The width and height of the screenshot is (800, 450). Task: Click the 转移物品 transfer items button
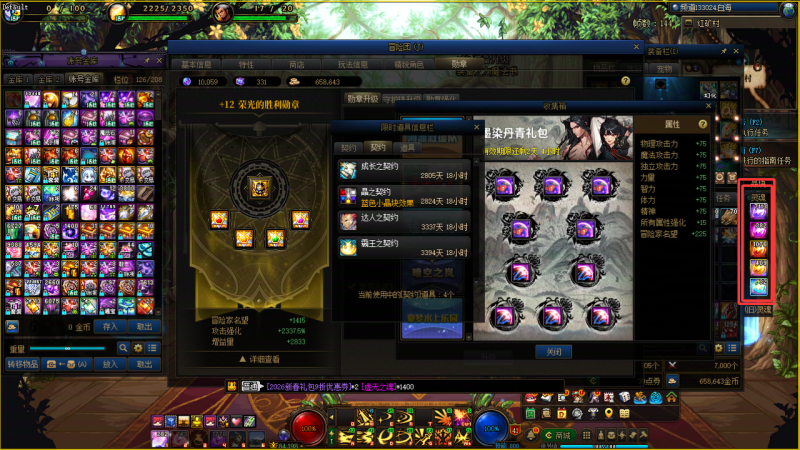(x=22, y=364)
